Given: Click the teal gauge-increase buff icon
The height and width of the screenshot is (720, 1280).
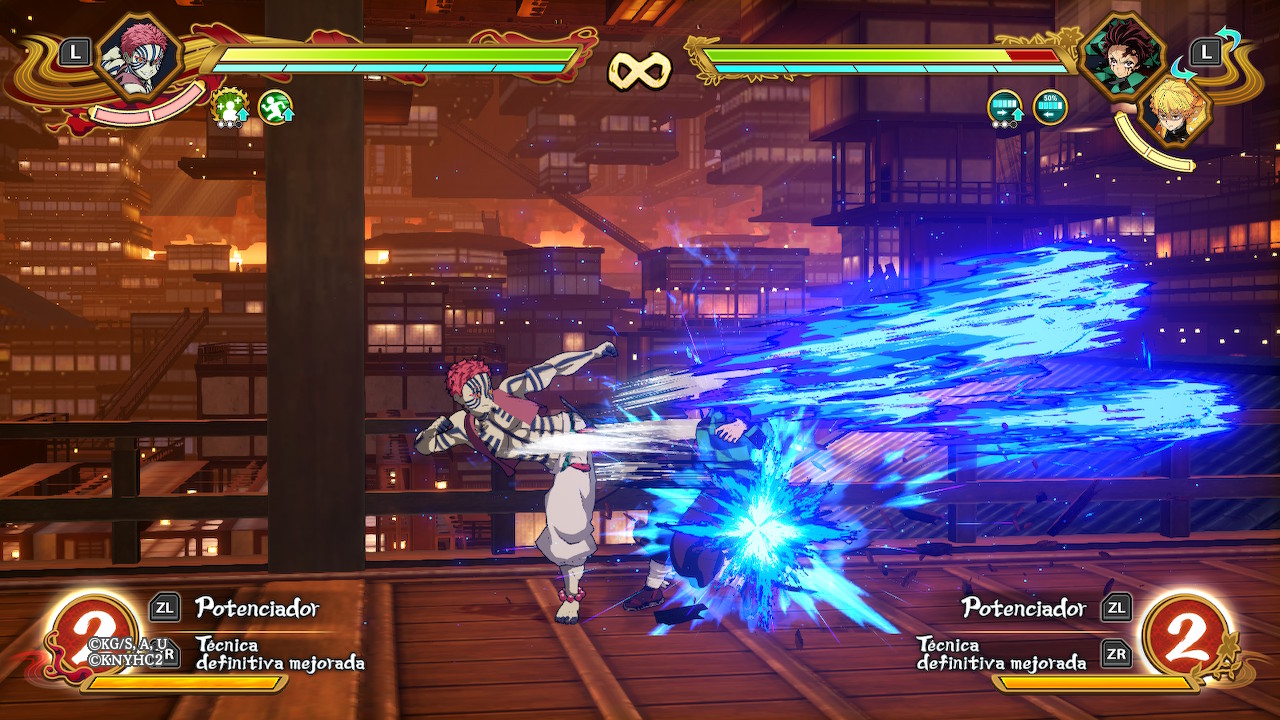Looking at the screenshot, I should pos(1005,107).
